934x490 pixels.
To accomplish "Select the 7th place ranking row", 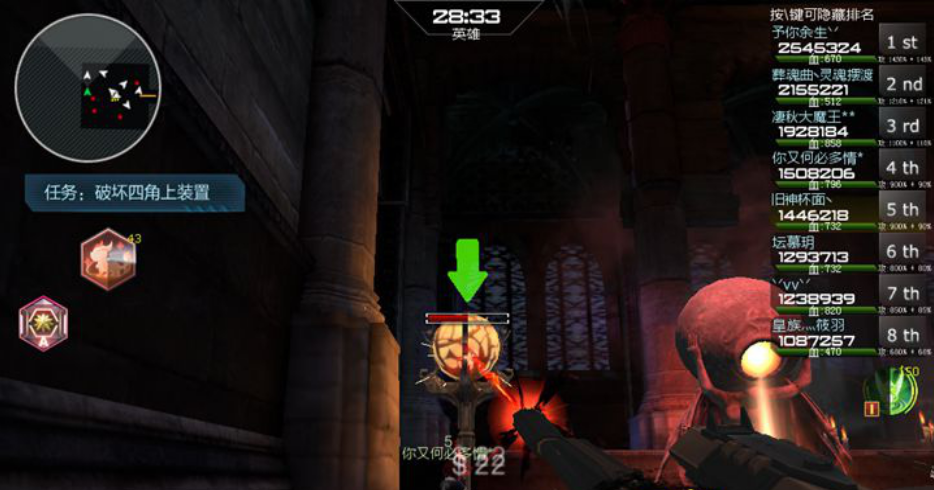I will pos(847,295).
